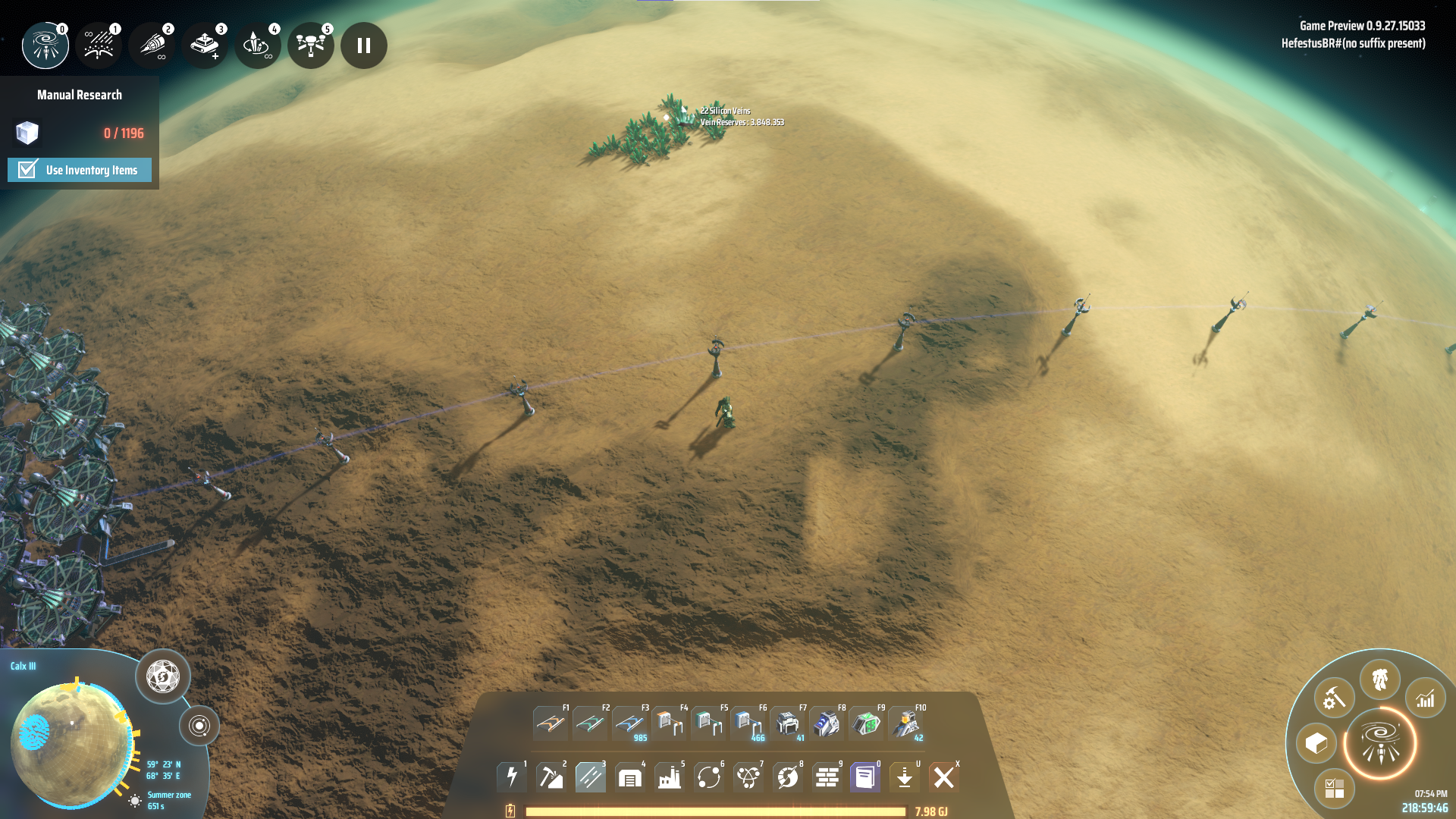Open the hammer and gear replicator panel
Image resolution: width=1456 pixels, height=819 pixels.
click(1335, 698)
